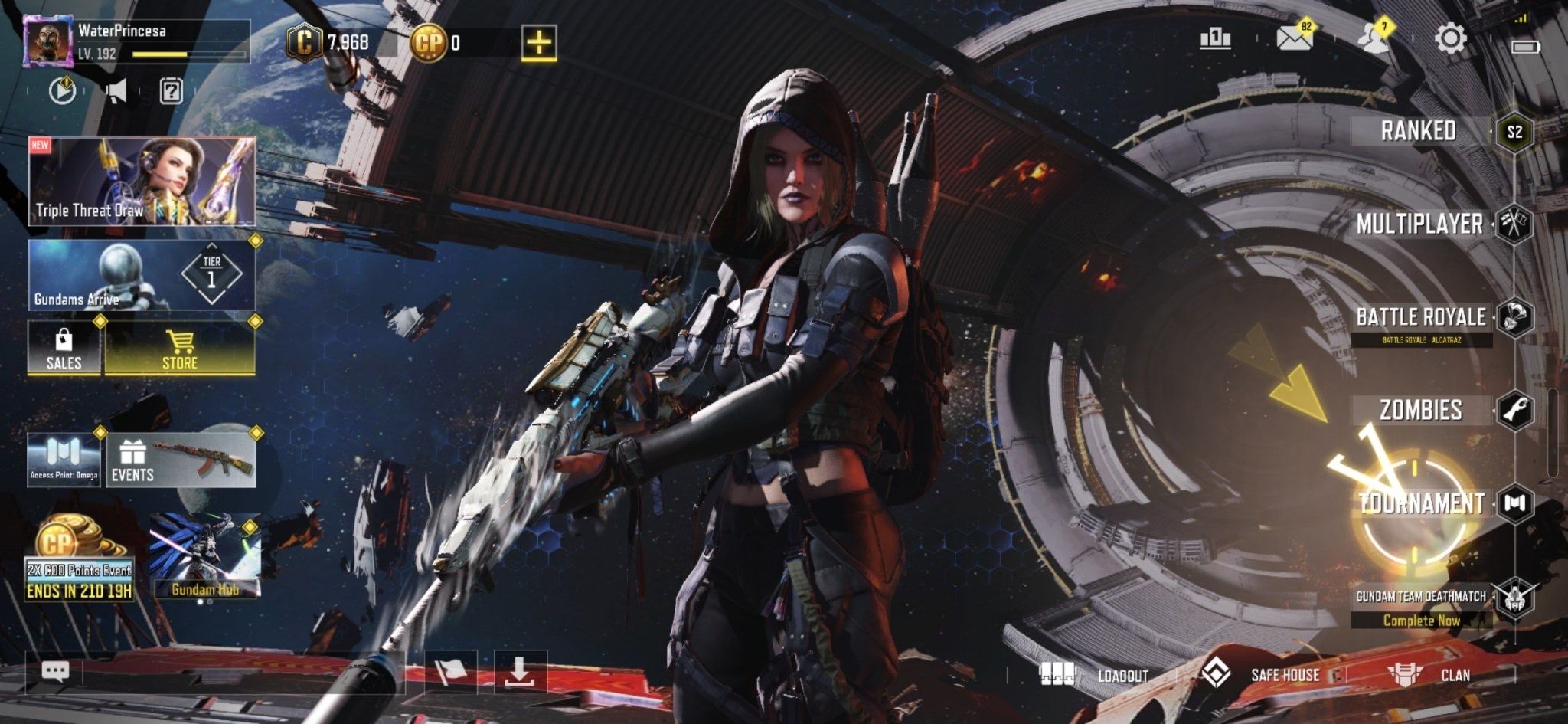1568x724 pixels.
Task: View the Triple Threat Draw banner
Action: point(142,182)
